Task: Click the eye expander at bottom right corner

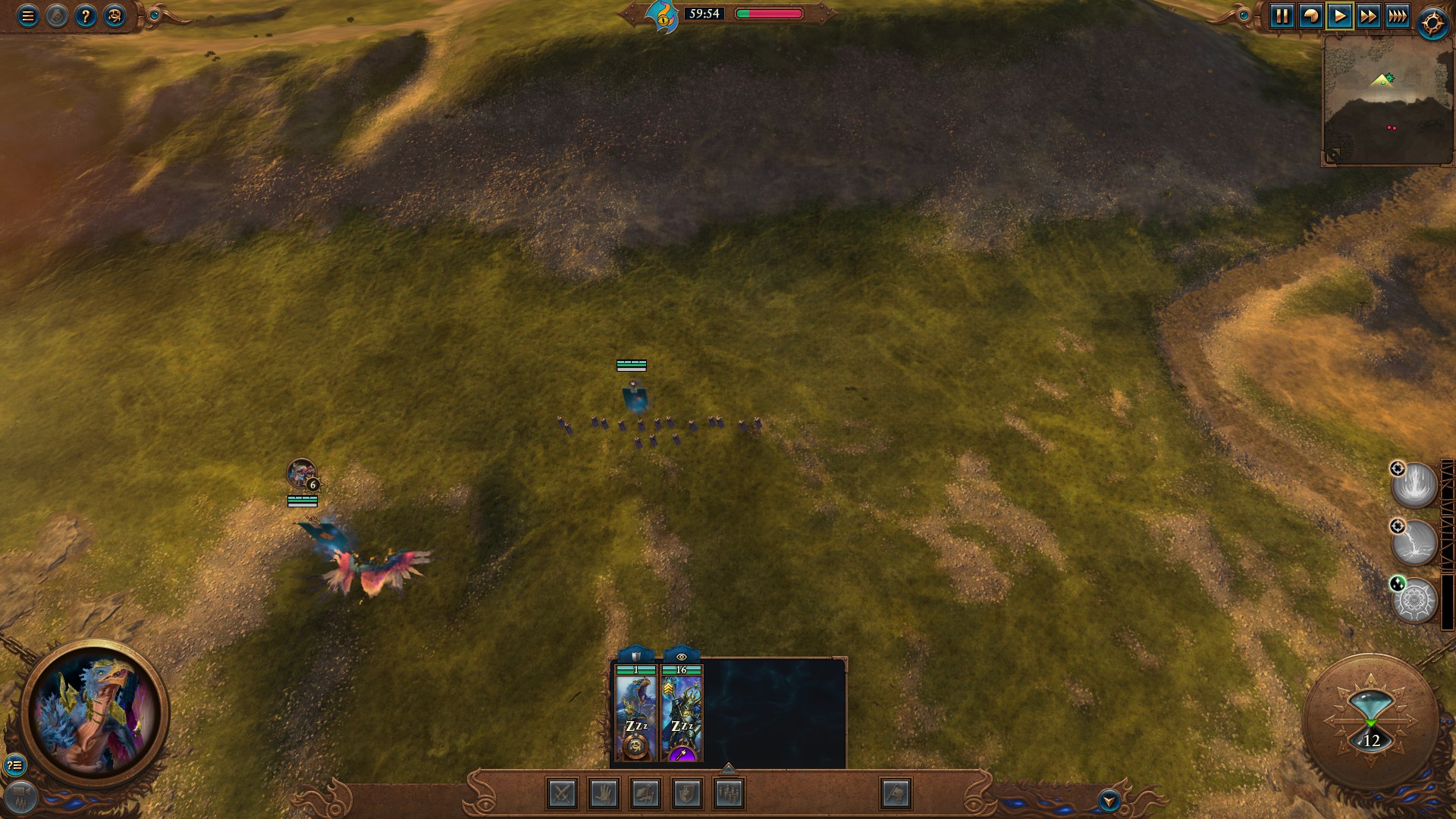Action: 1109,800
